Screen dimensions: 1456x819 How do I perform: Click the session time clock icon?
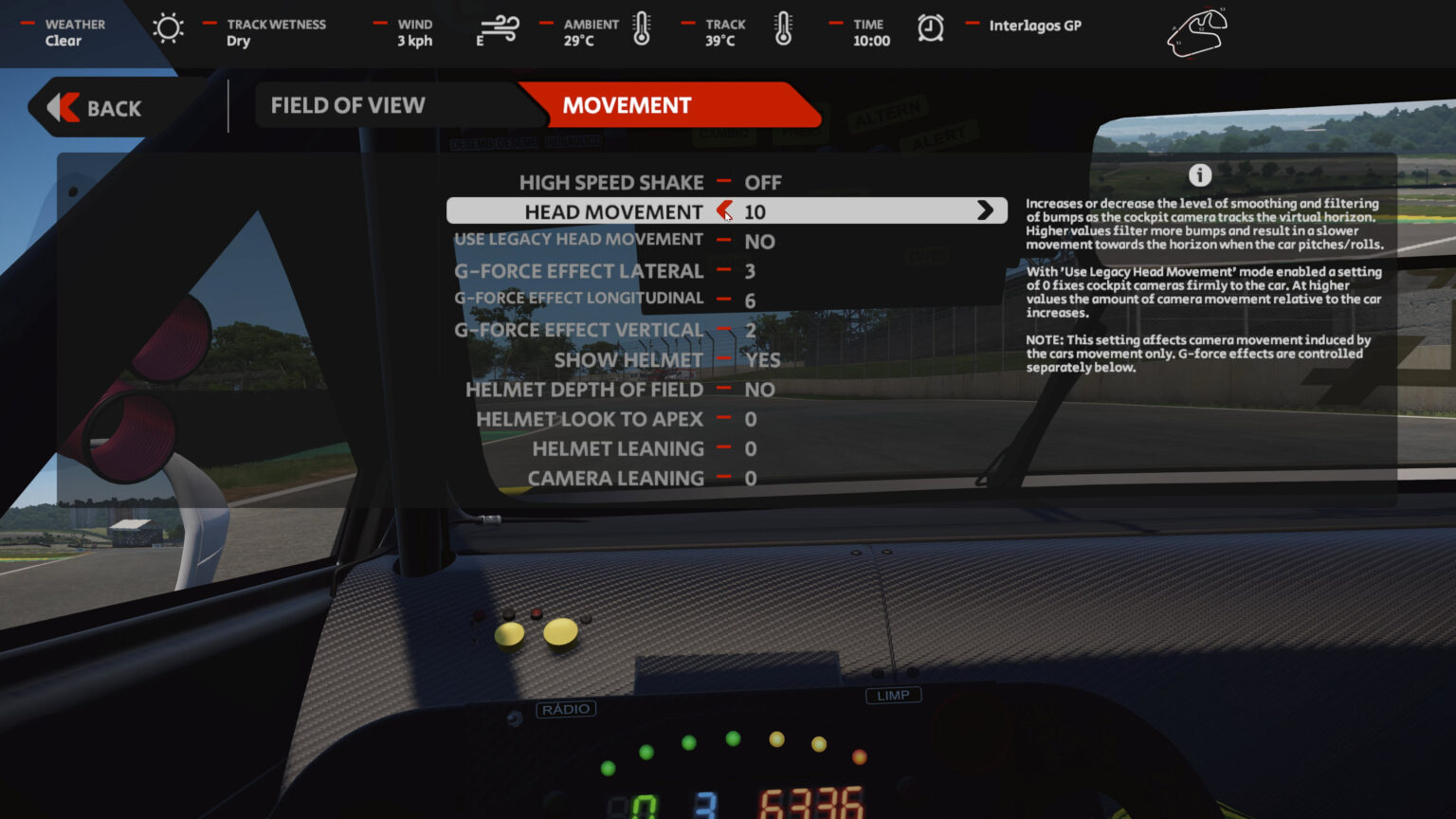pos(930,28)
